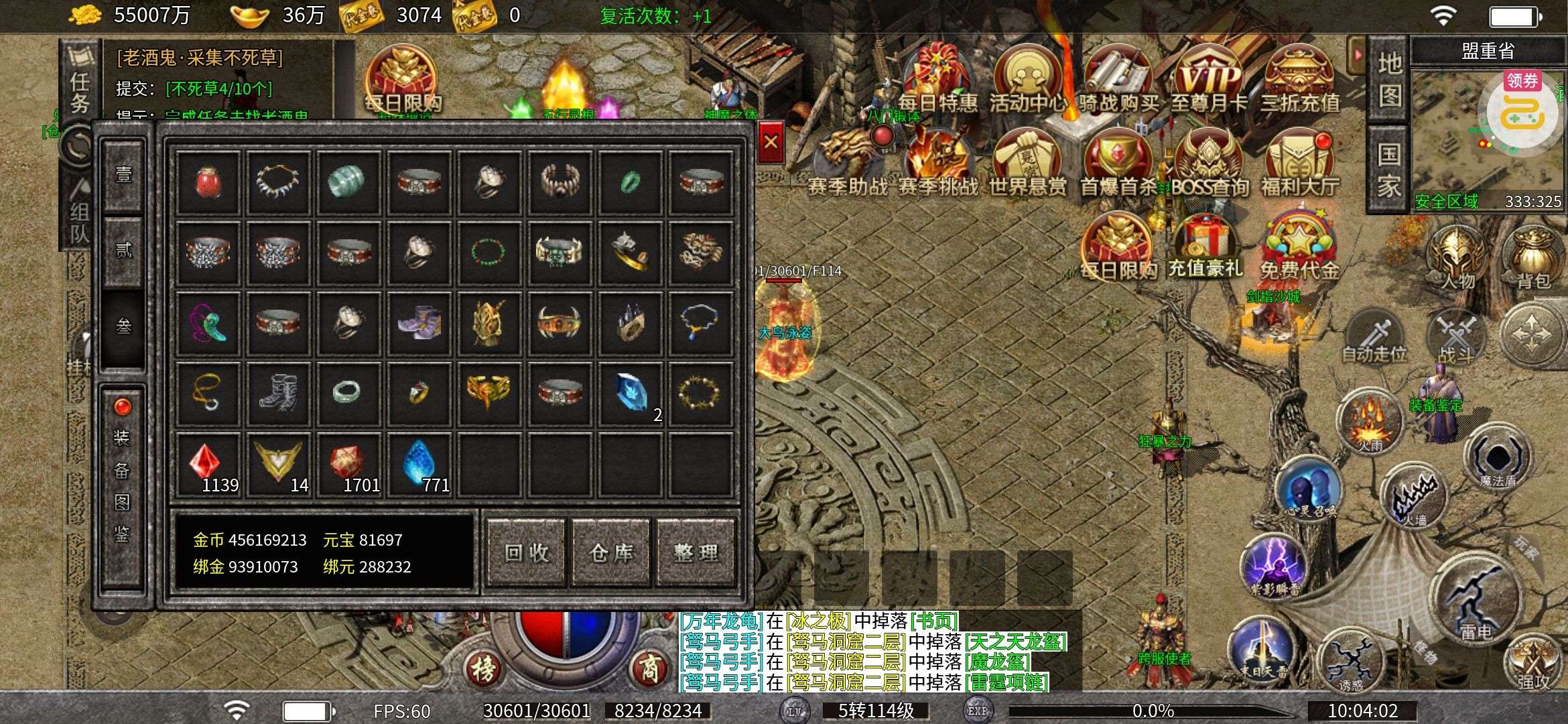Toggle 自动走位 auto positioning
The height and width of the screenshot is (724, 1568).
tap(1374, 335)
